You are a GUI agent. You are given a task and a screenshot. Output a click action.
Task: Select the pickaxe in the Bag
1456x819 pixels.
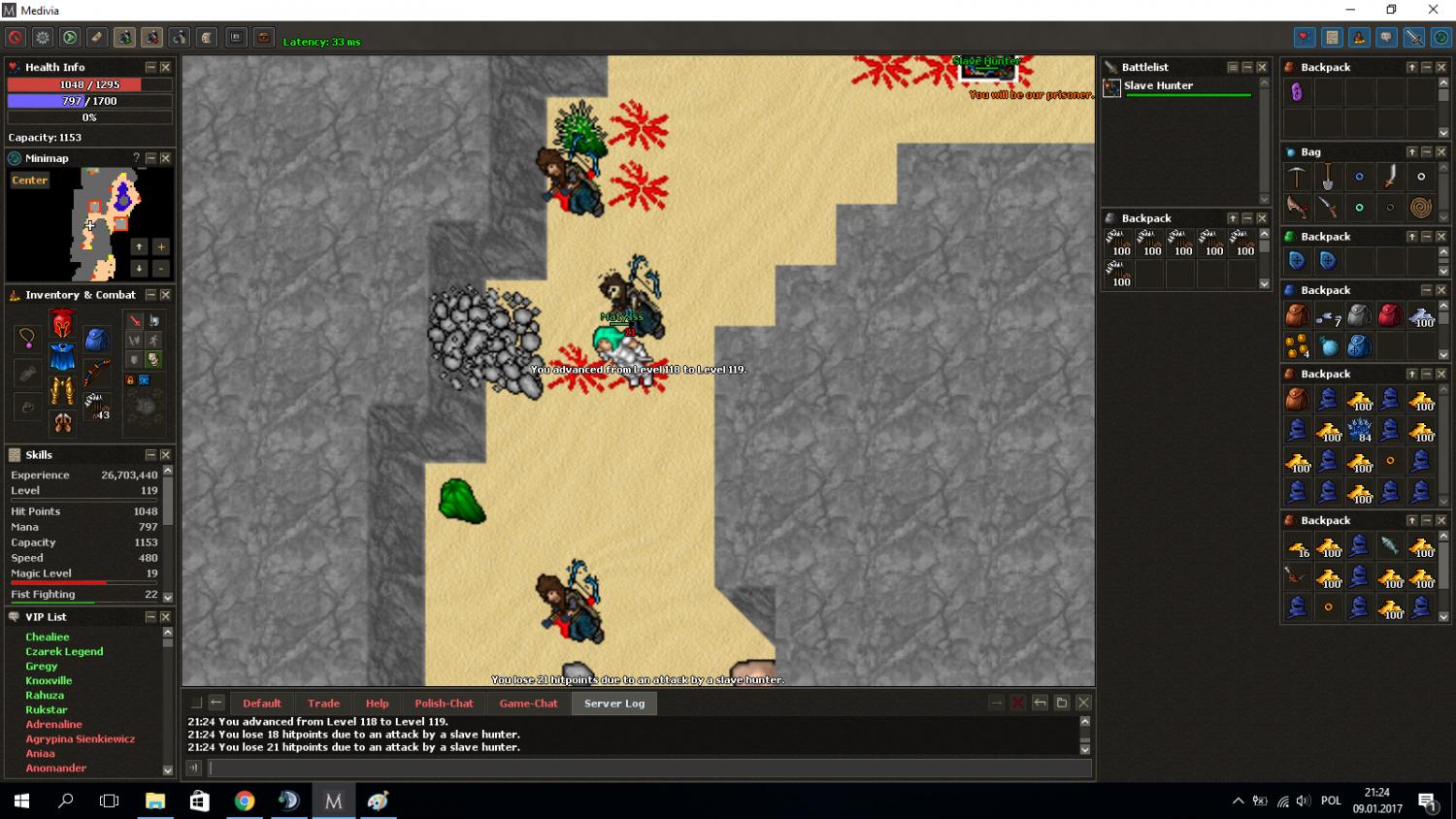[1297, 177]
